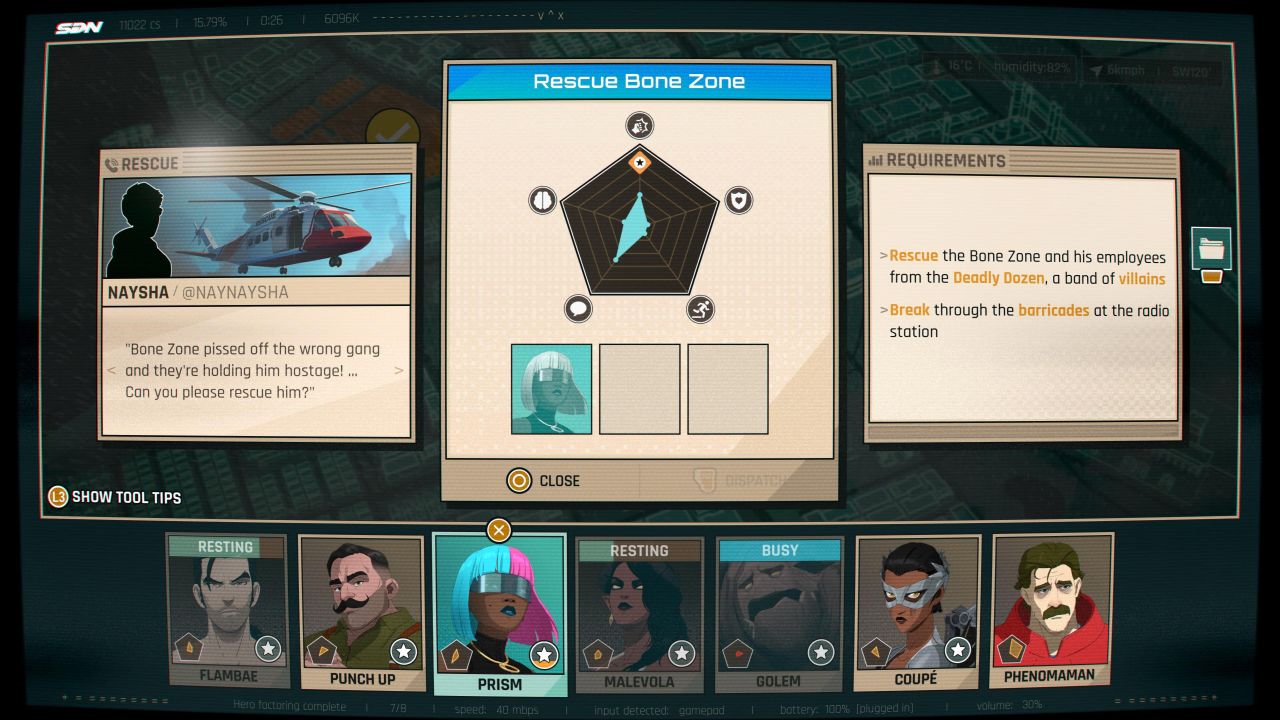Screen dimensions: 1280x720
Task: Show the next caller message arrow
Action: point(399,371)
